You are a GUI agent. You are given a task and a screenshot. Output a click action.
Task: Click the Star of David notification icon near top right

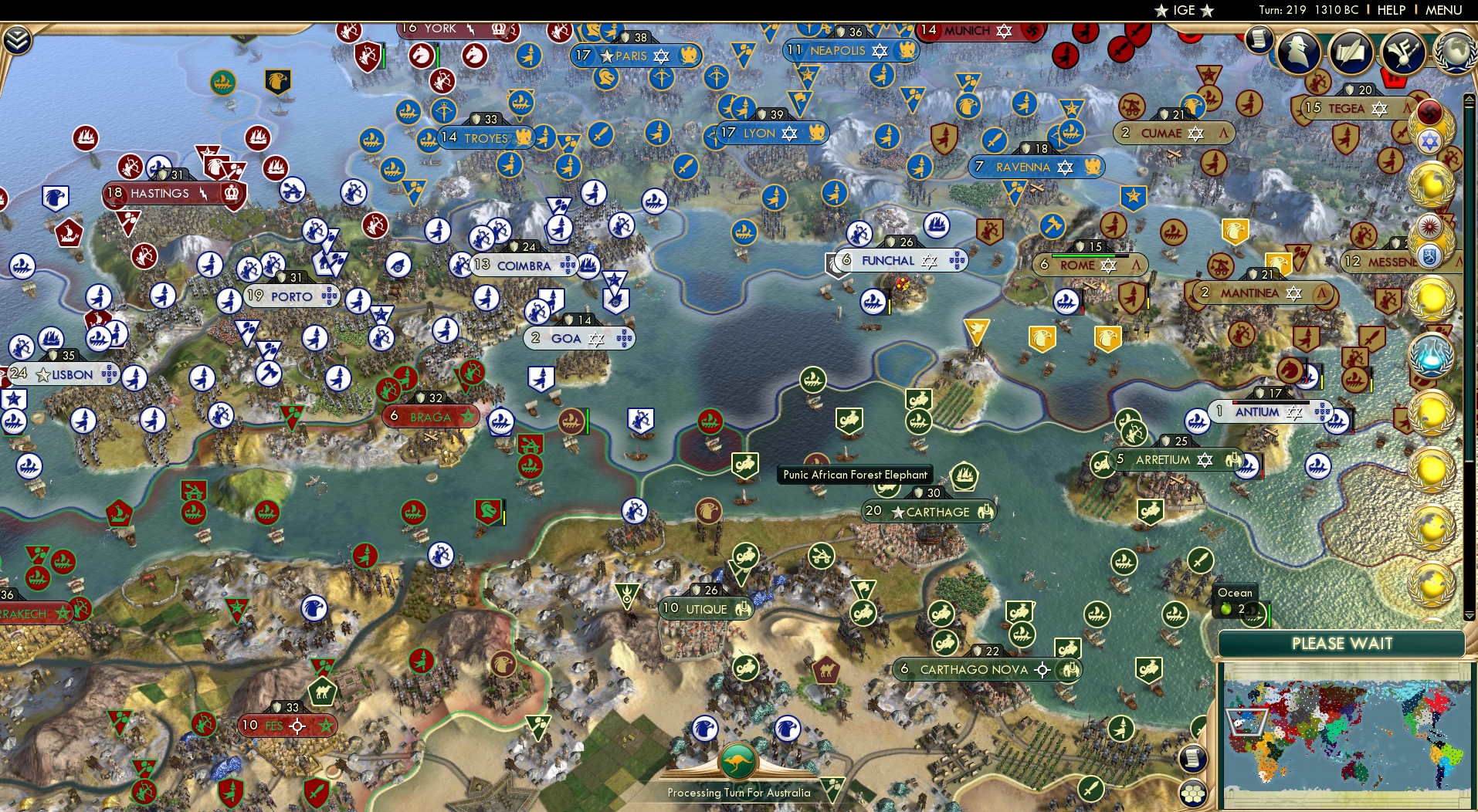pyautogui.click(x=1430, y=138)
